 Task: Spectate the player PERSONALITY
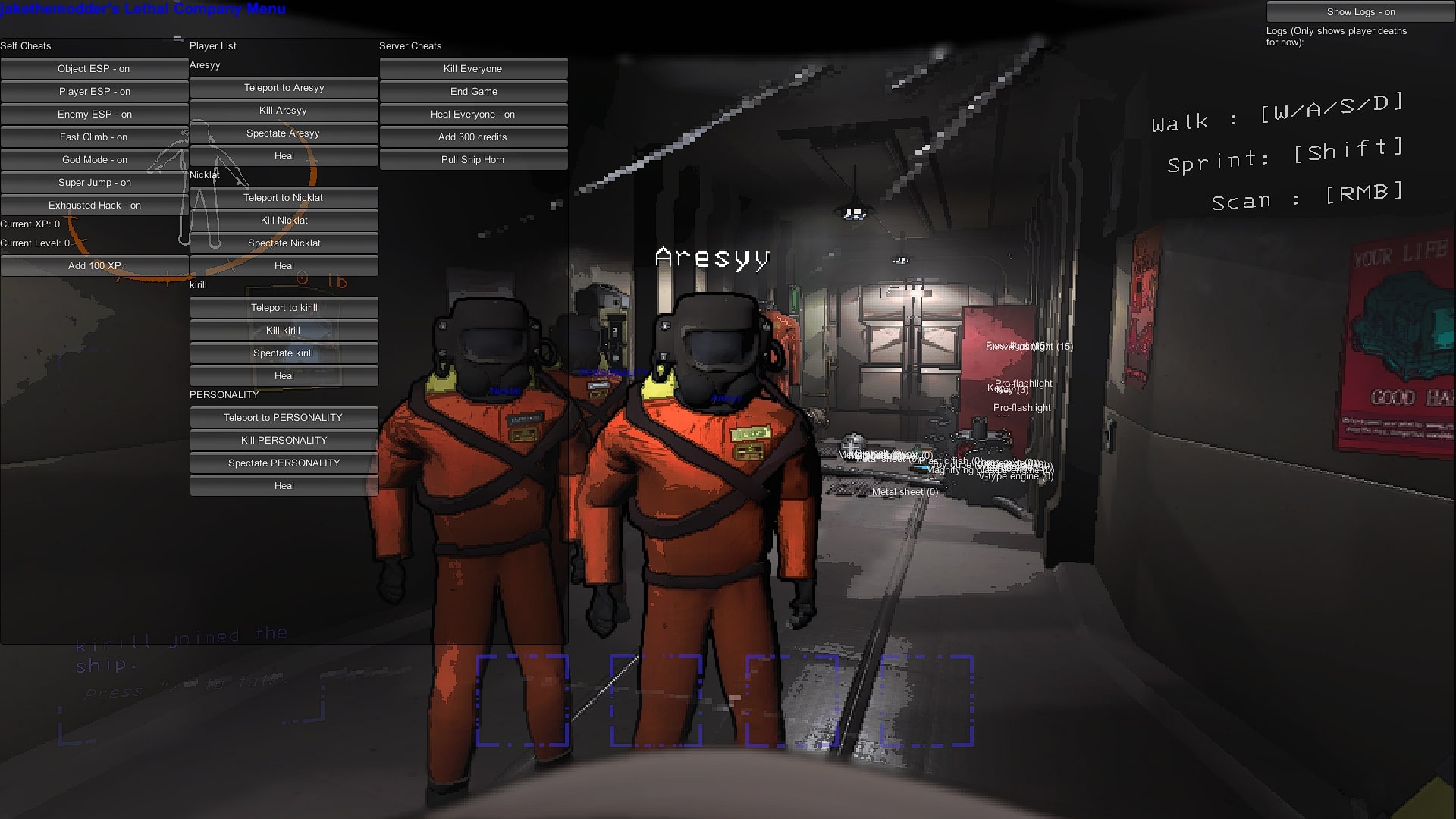284,463
